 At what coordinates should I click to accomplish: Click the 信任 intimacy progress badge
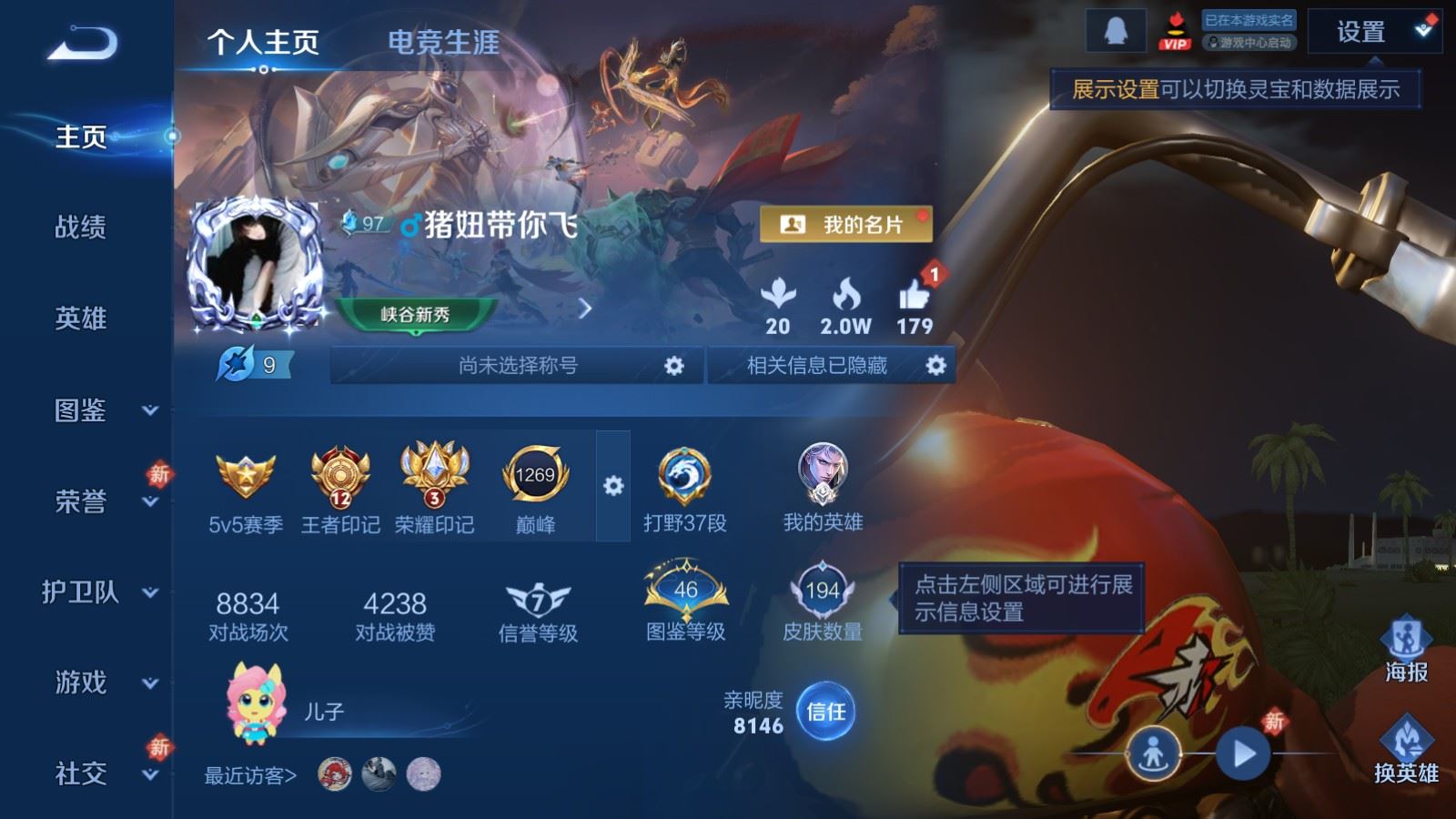pyautogui.click(x=824, y=713)
